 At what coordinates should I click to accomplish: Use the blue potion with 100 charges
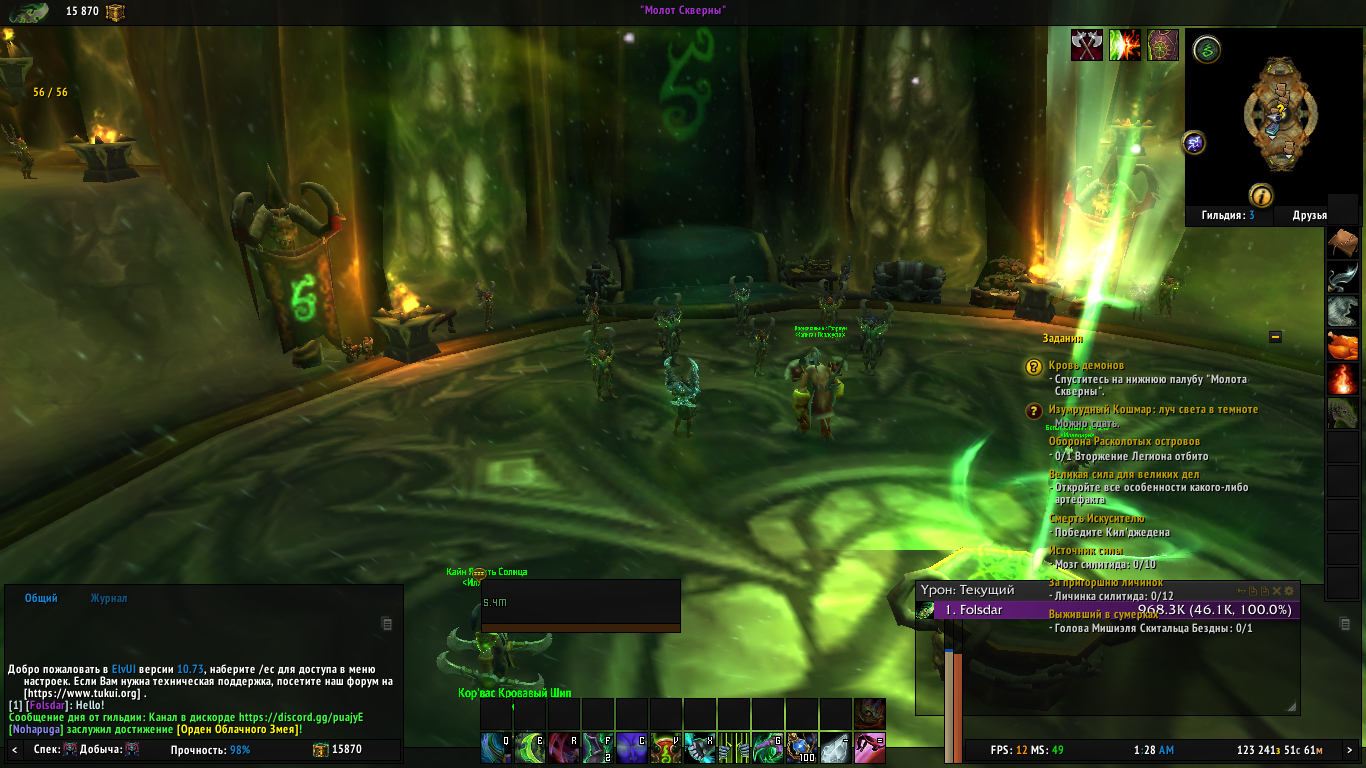coord(802,747)
